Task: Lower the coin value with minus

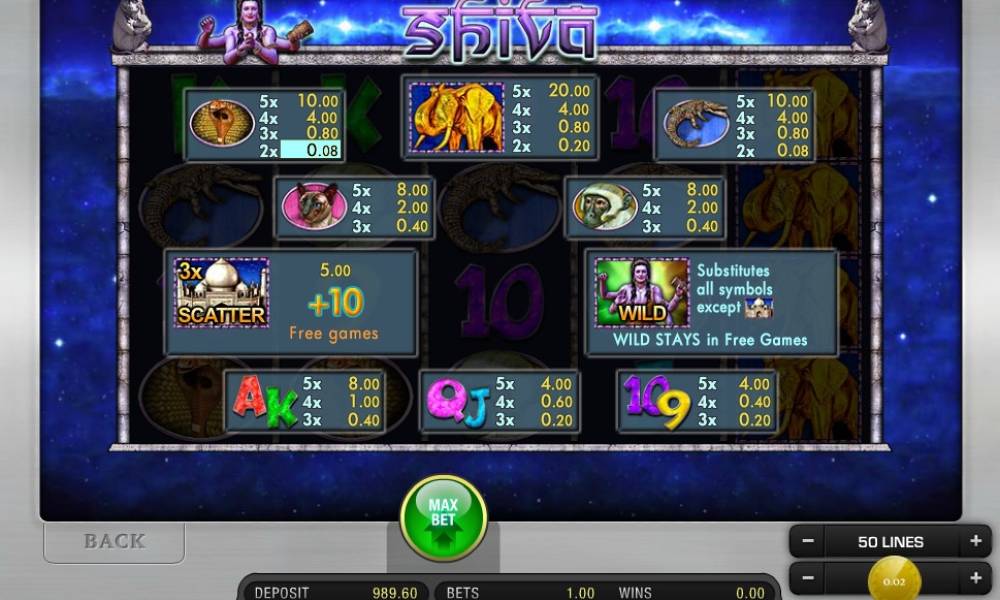Action: pos(808,578)
